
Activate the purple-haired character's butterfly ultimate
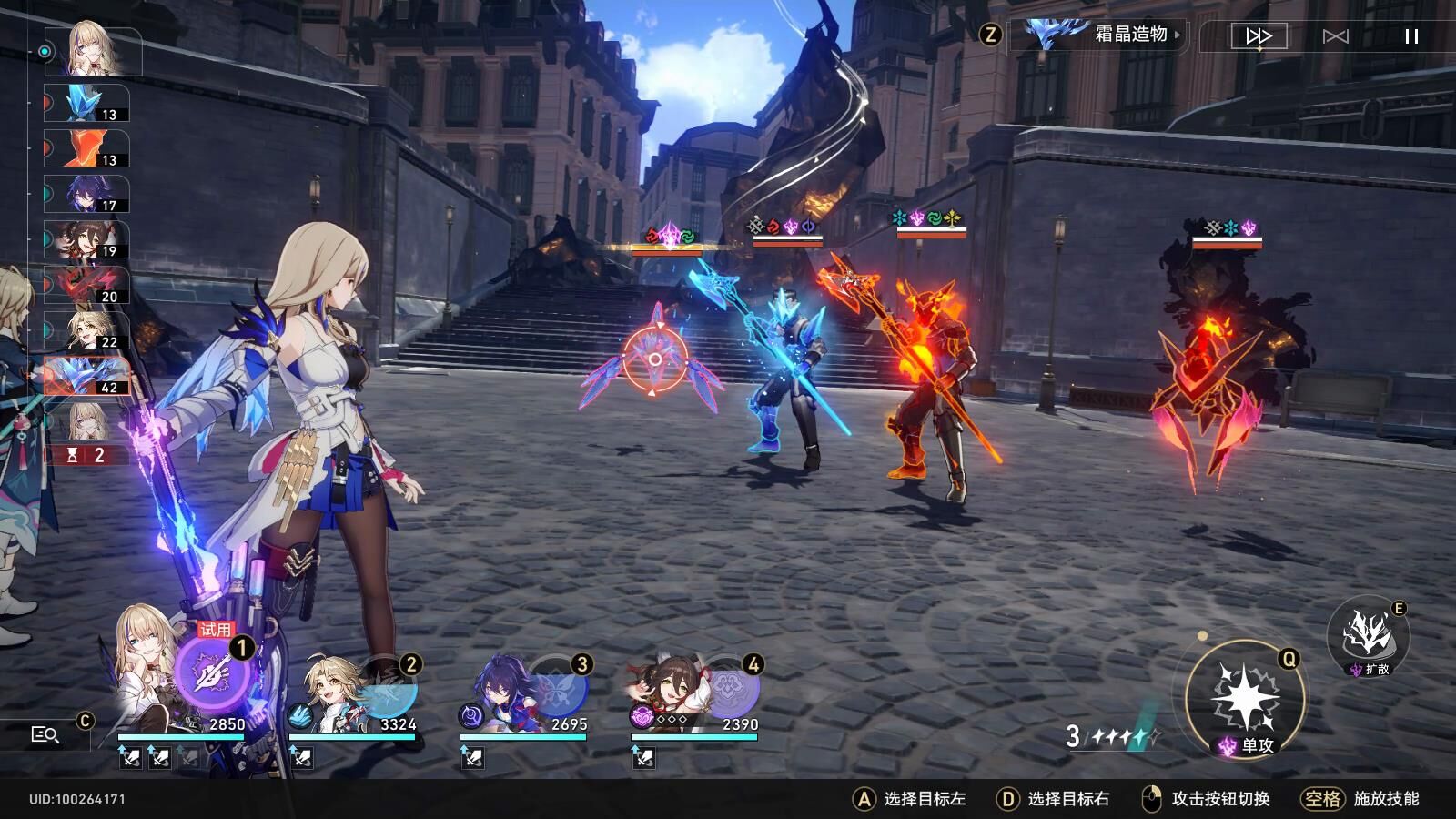click(557, 689)
